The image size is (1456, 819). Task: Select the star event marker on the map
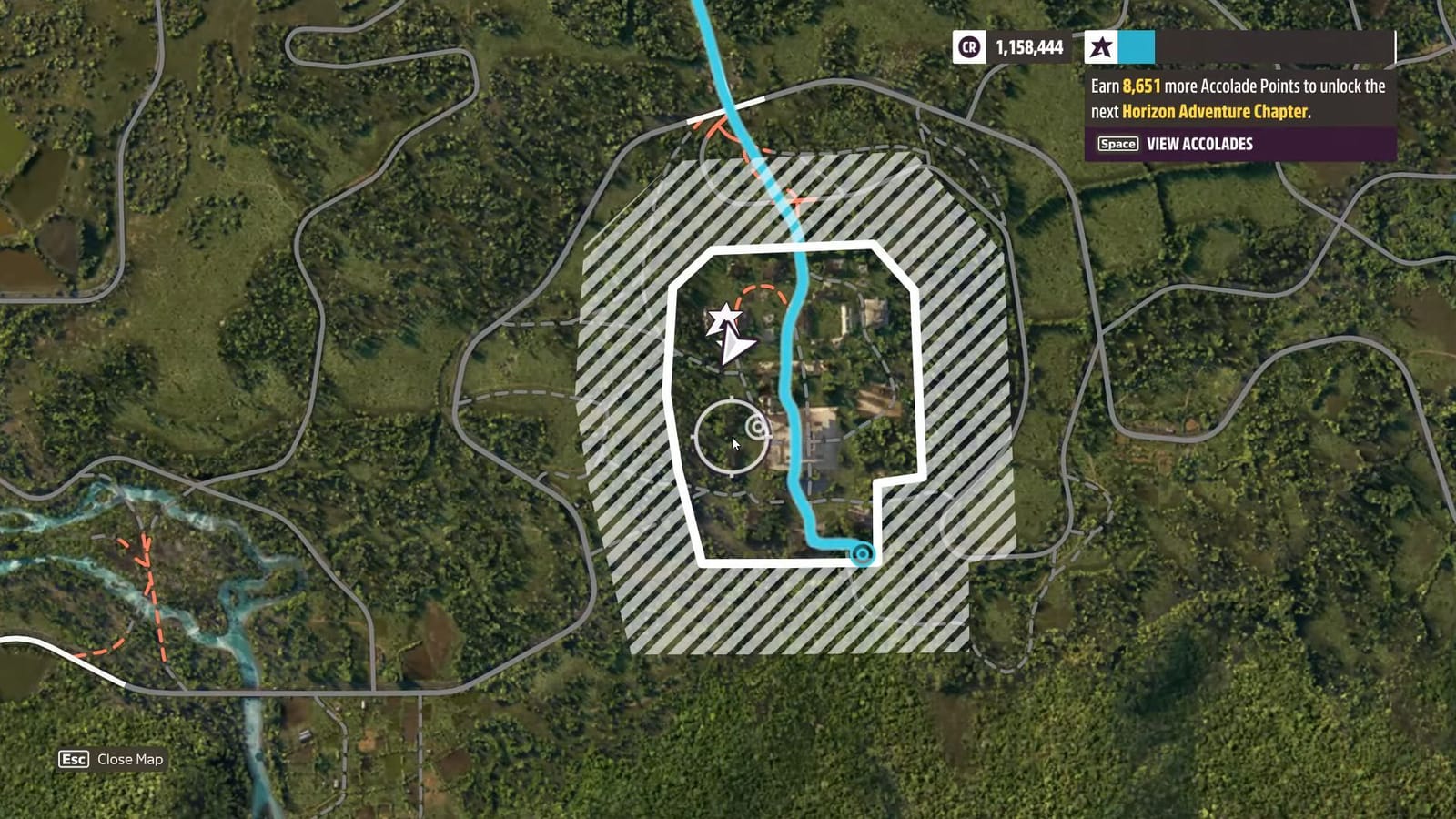tap(724, 318)
